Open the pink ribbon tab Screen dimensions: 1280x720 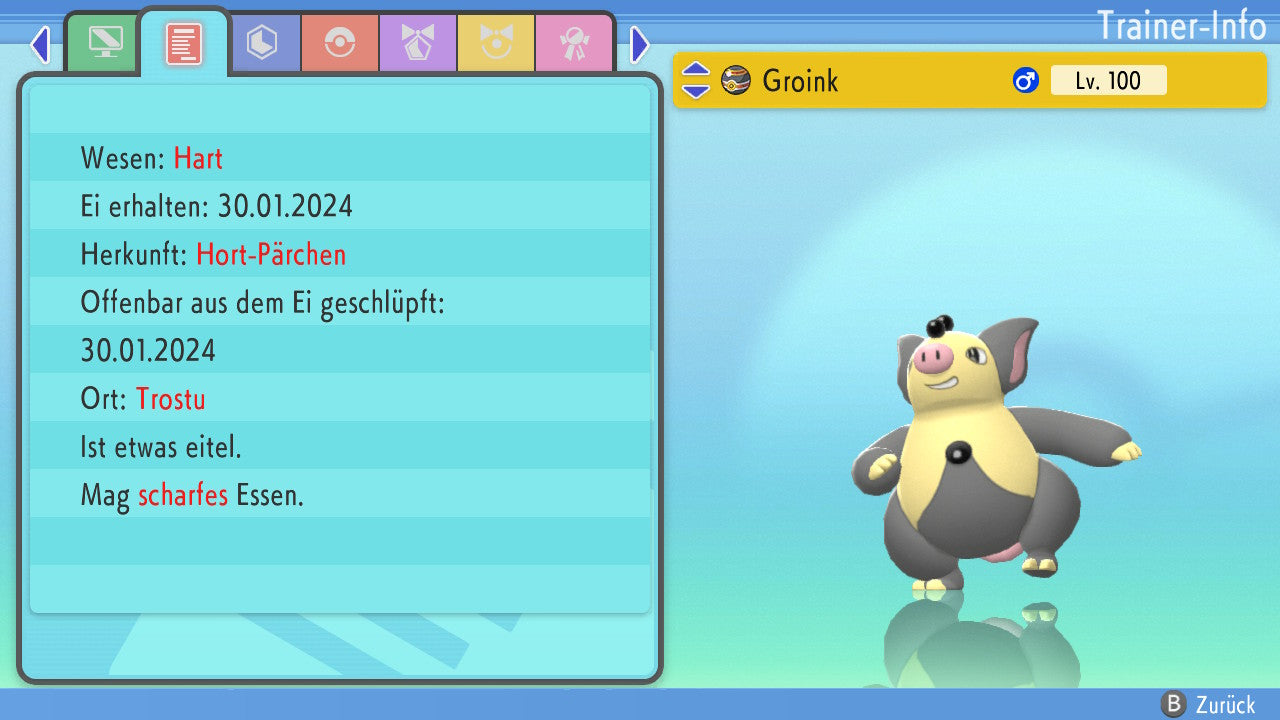point(574,43)
